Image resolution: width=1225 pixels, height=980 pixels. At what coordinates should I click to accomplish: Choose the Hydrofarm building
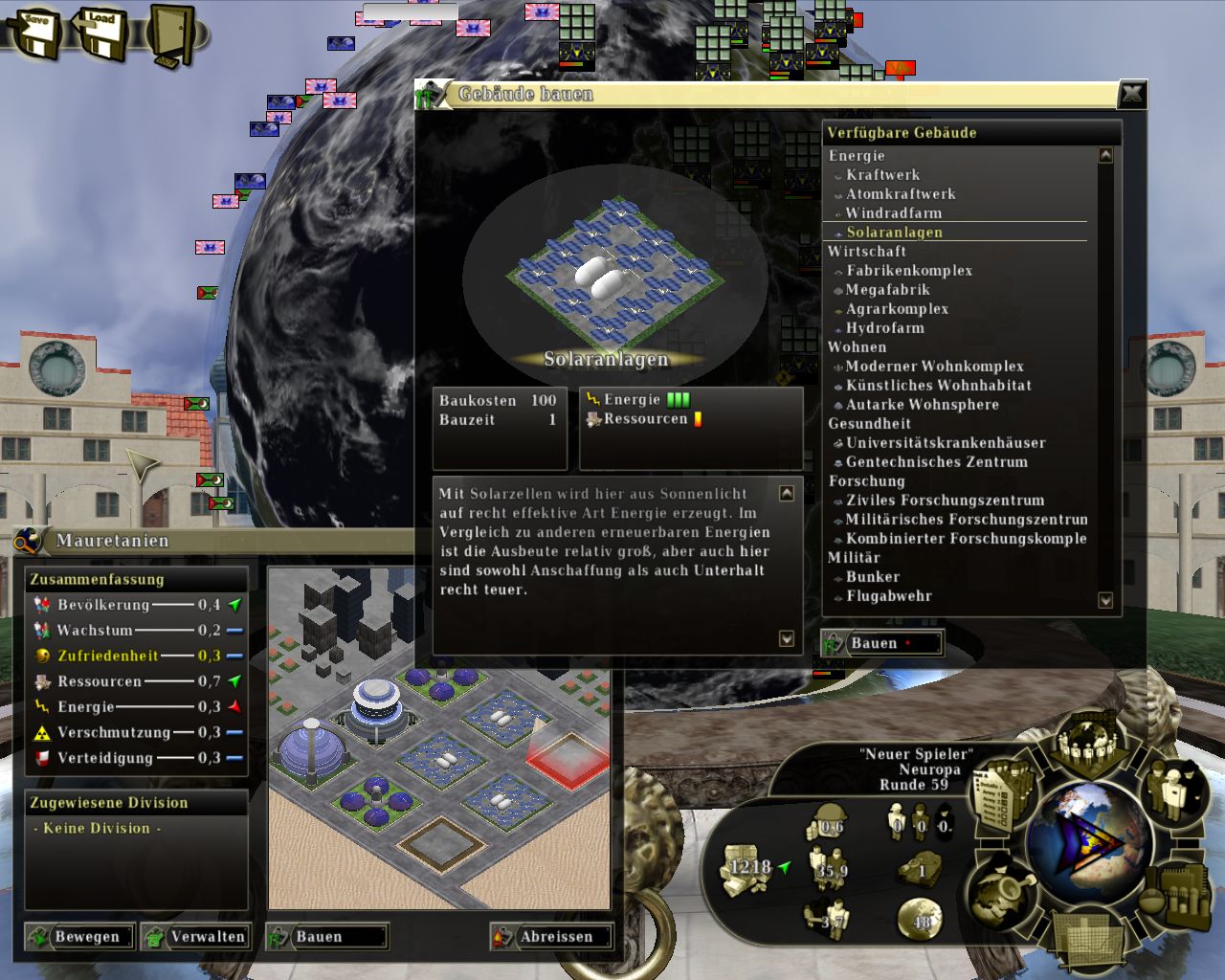point(884,328)
